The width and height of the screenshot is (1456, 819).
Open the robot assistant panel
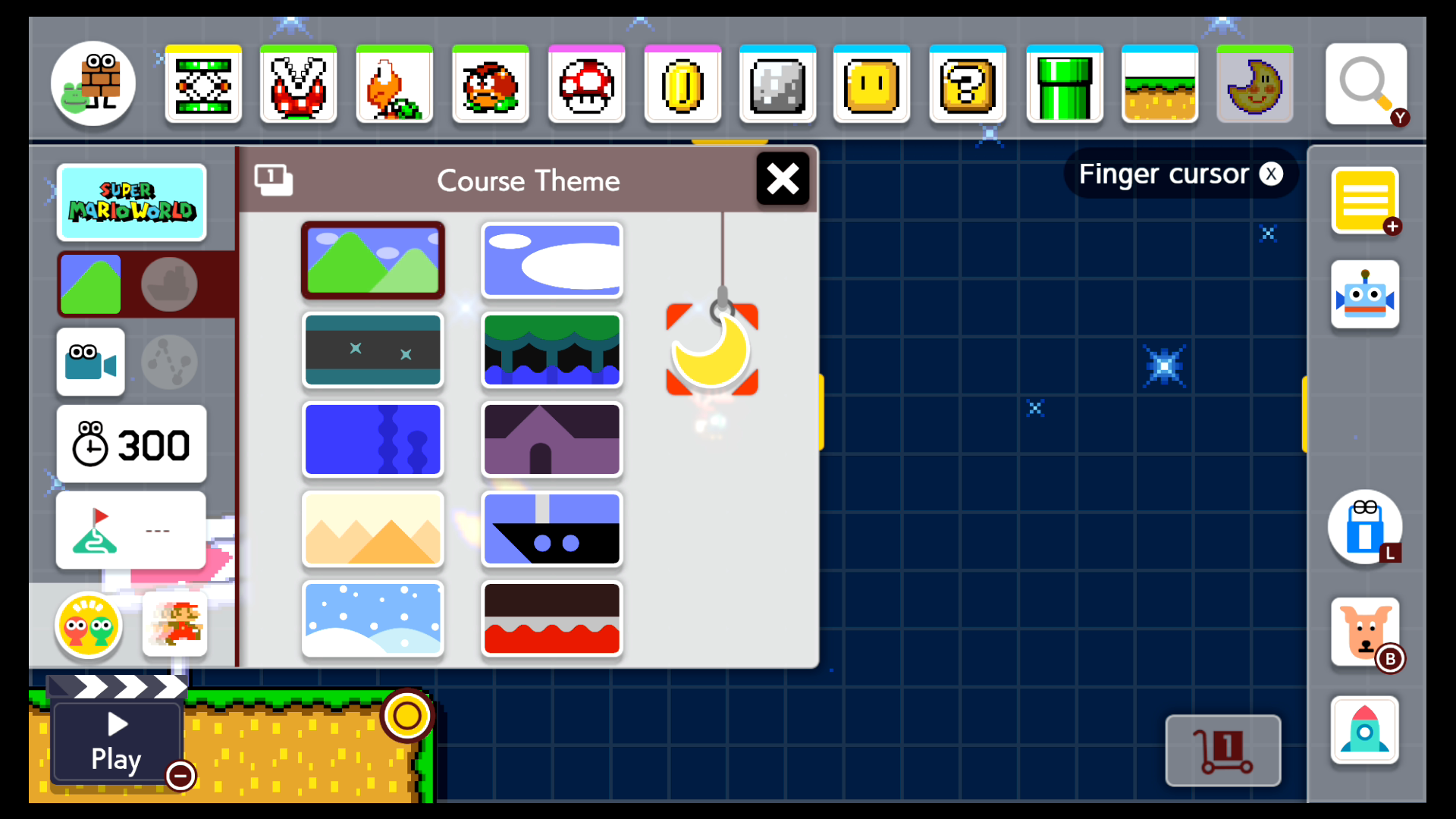pos(1365,296)
